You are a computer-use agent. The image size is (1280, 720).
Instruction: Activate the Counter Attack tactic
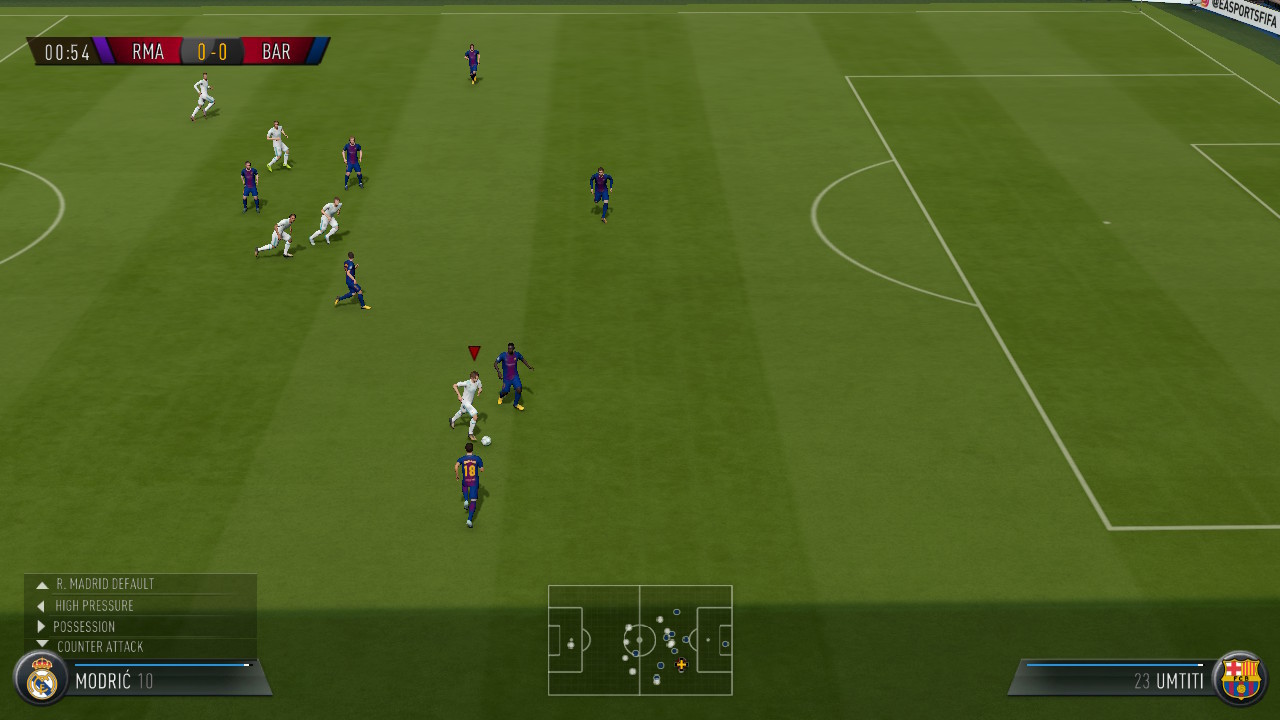100,647
